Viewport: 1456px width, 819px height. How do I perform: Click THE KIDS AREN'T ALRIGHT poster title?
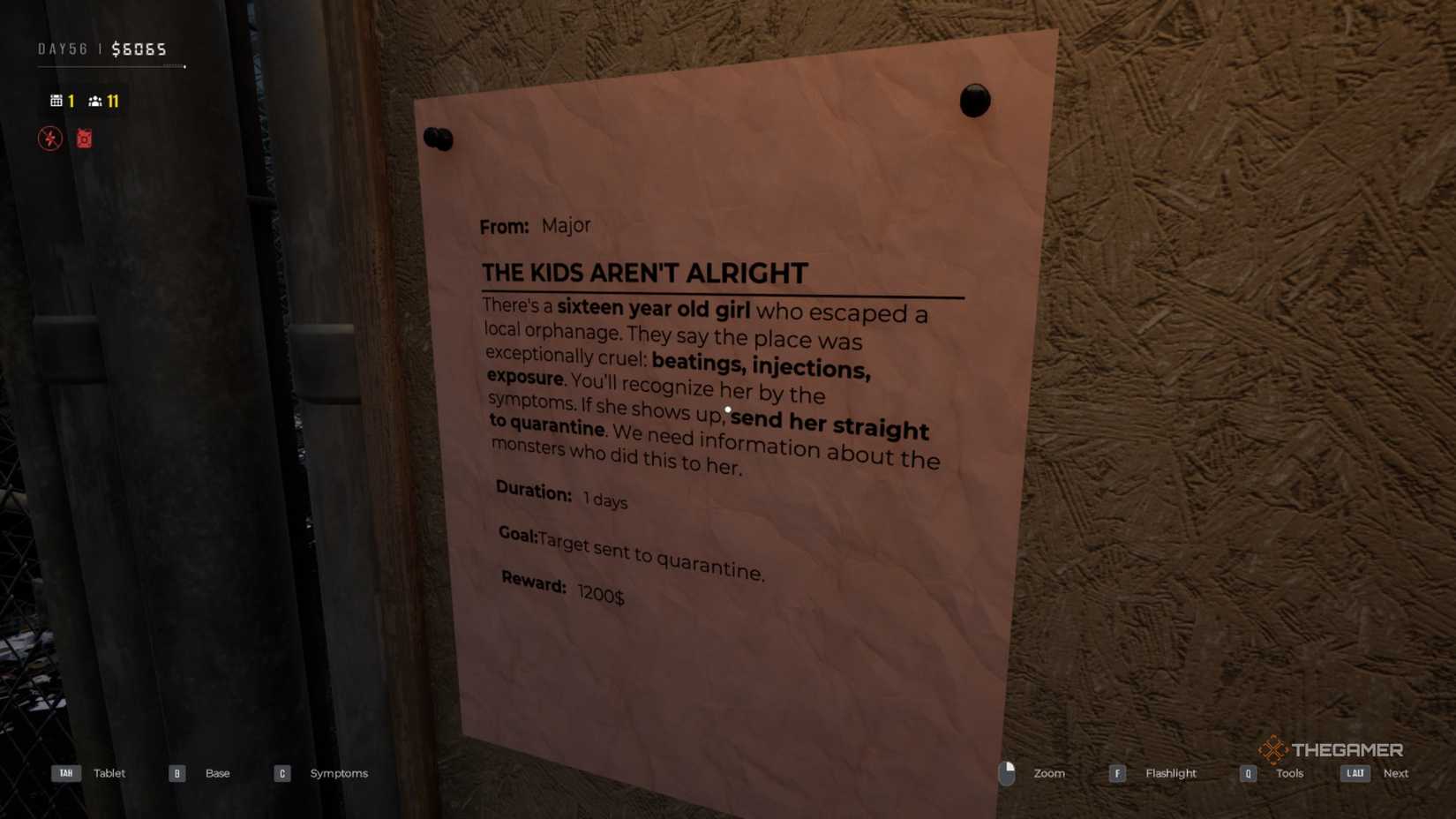click(643, 274)
